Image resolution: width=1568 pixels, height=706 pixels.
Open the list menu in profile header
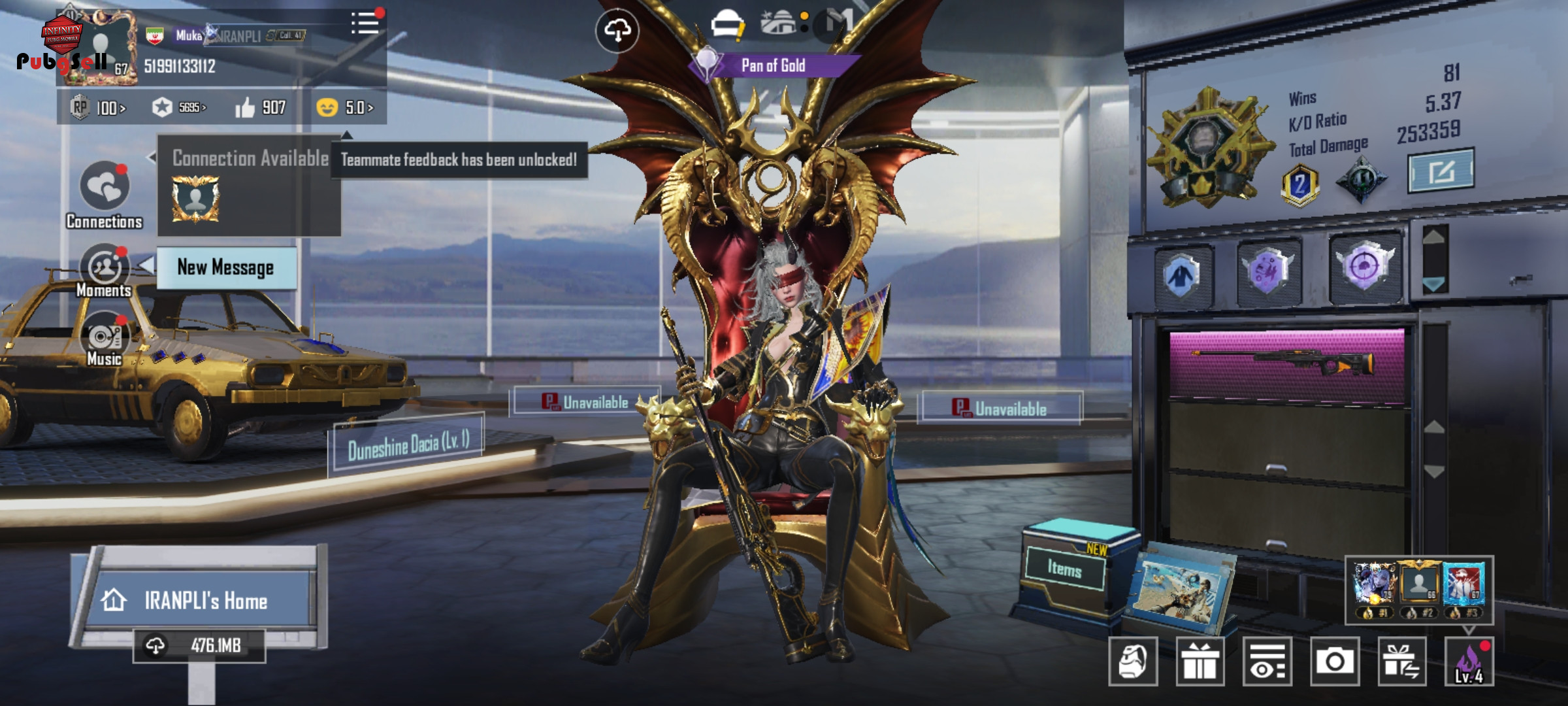click(x=365, y=24)
